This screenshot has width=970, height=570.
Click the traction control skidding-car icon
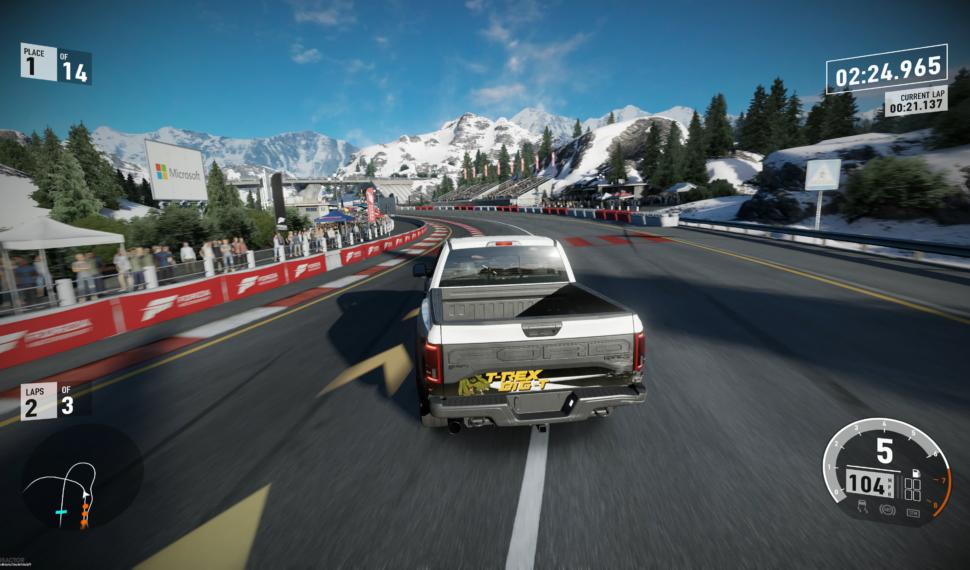point(862,508)
